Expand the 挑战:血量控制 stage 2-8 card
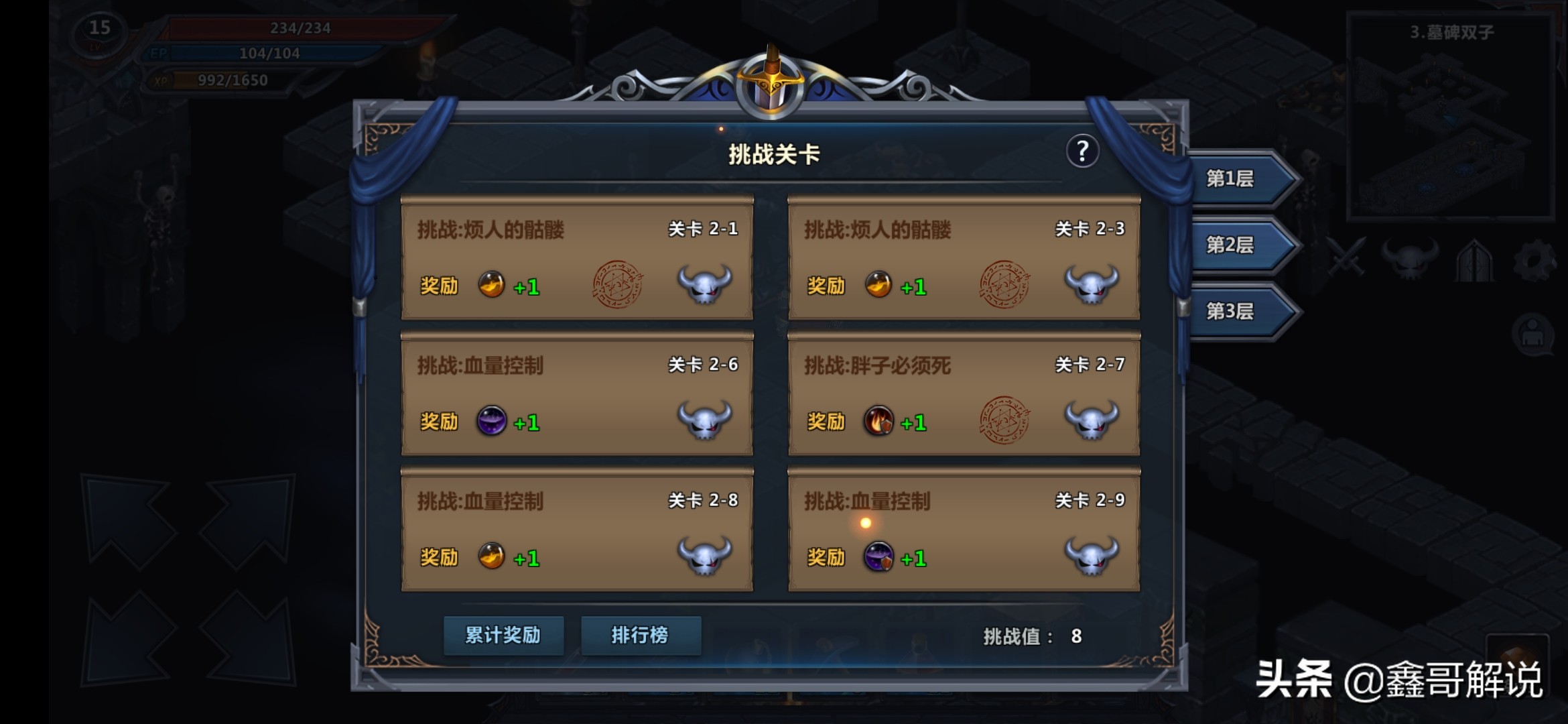Viewport: 1568px width, 724px height. [x=576, y=530]
